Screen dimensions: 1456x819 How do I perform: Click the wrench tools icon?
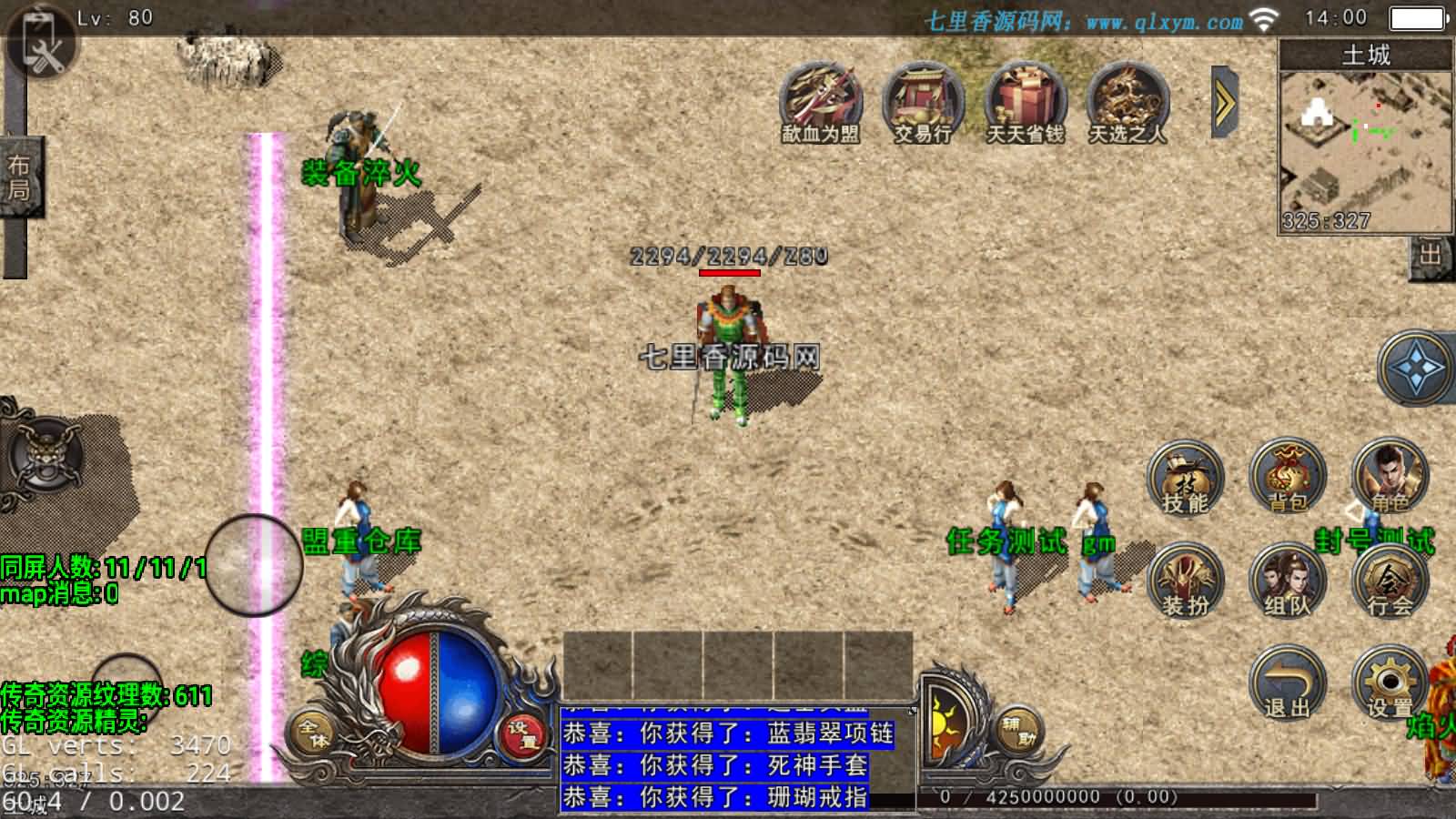point(41,45)
